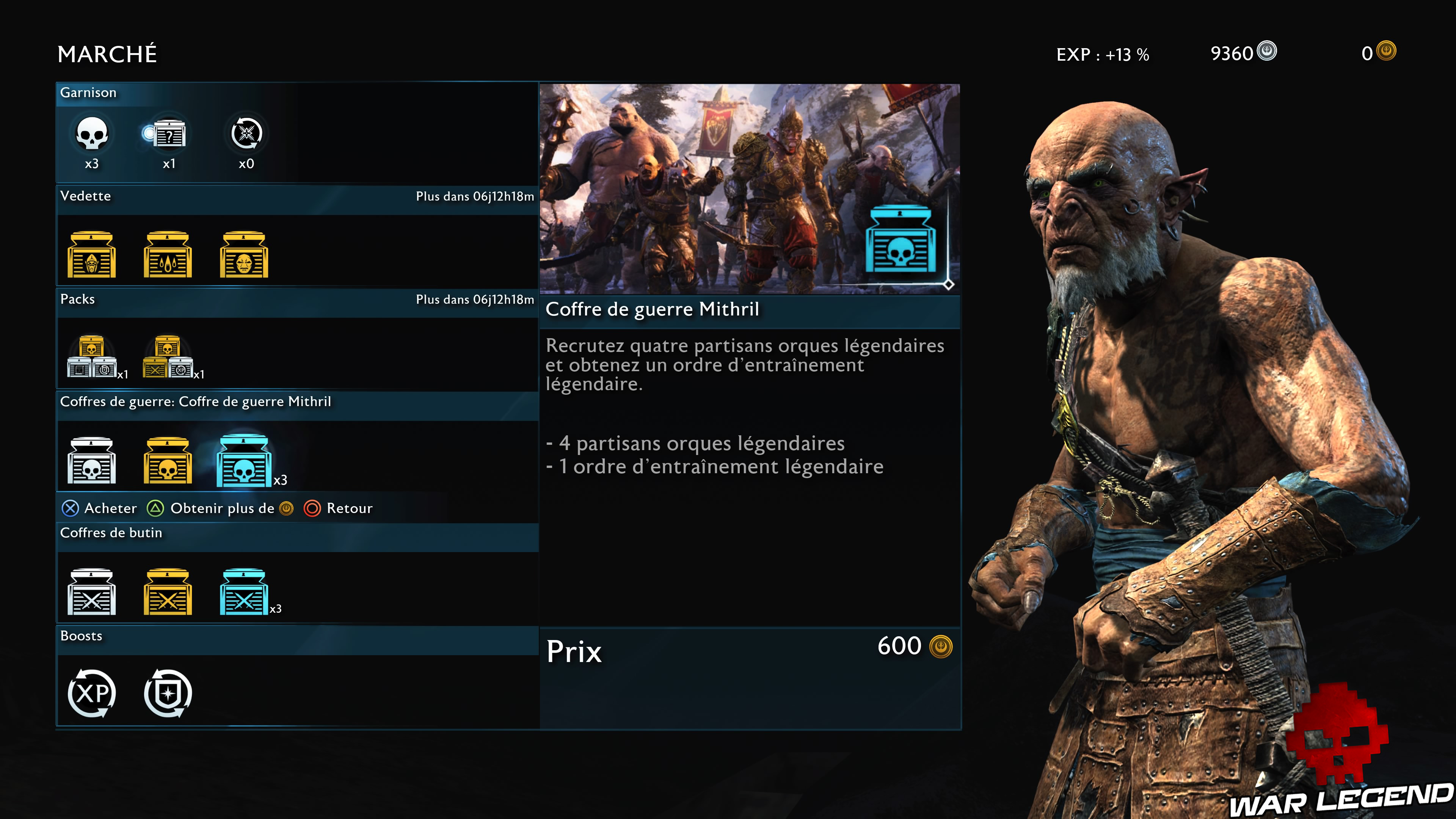1456x819 pixels.
Task: Go back with the Retour option
Action: click(x=339, y=508)
